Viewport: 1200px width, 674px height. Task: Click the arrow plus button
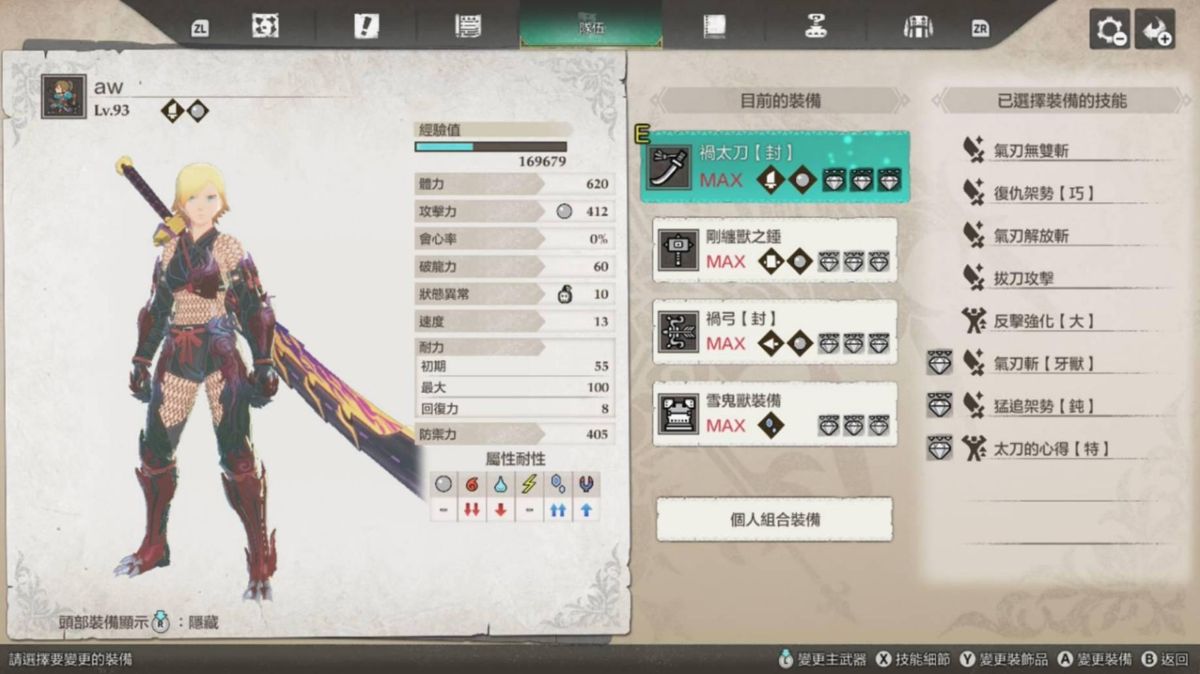pyautogui.click(x=1157, y=31)
